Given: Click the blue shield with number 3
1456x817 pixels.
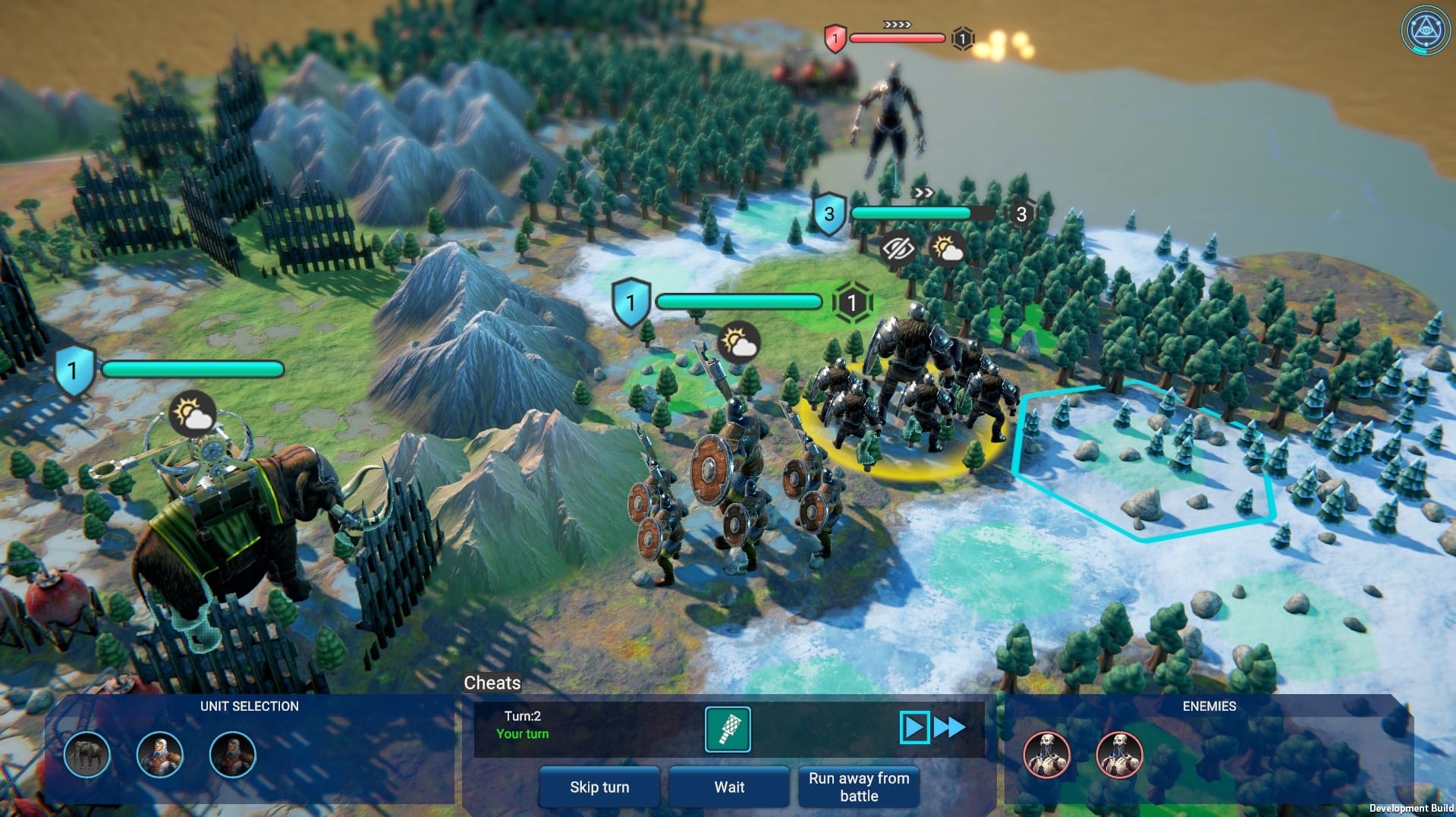Looking at the screenshot, I should (830, 215).
